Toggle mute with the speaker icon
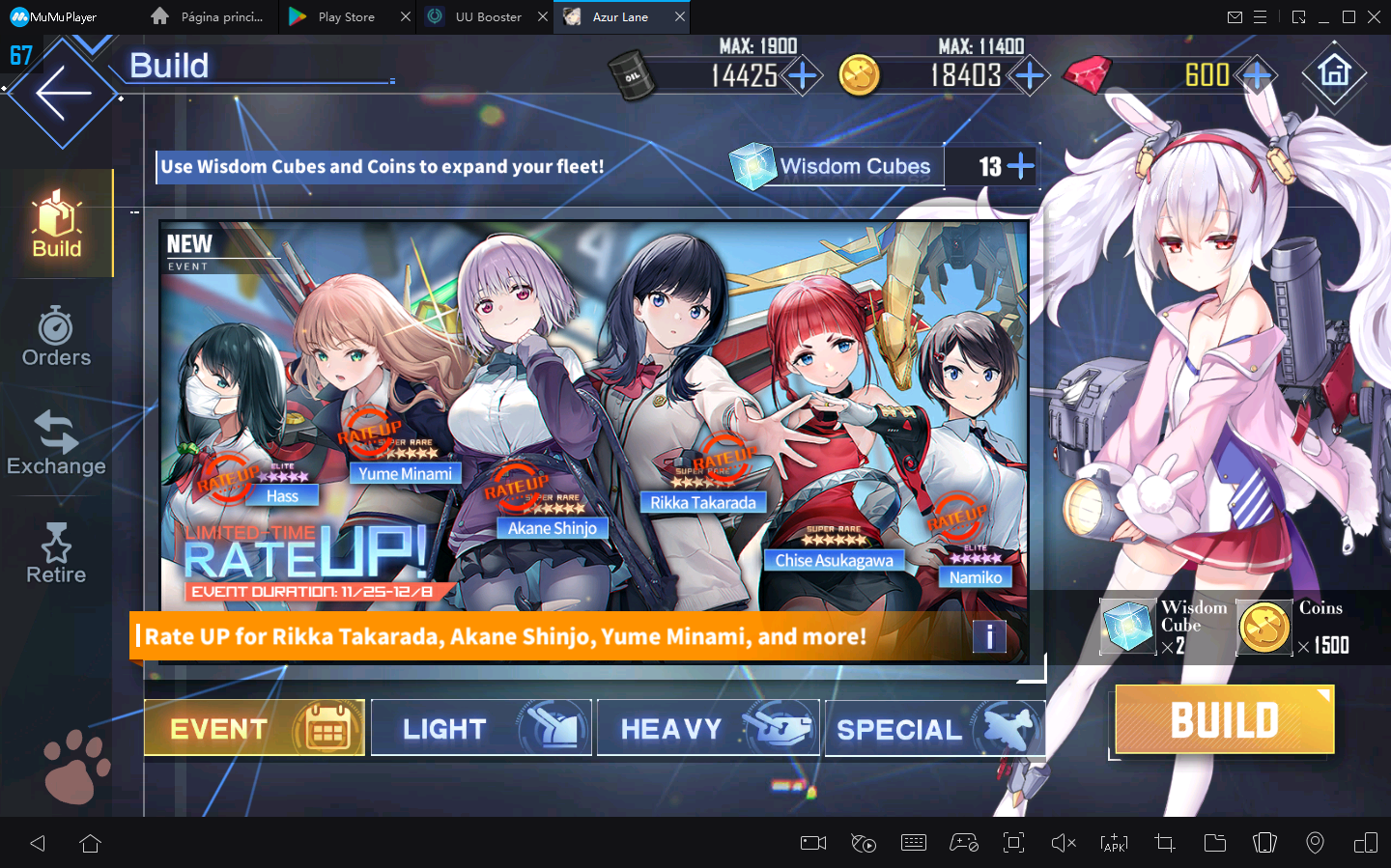 pyautogui.click(x=1064, y=843)
